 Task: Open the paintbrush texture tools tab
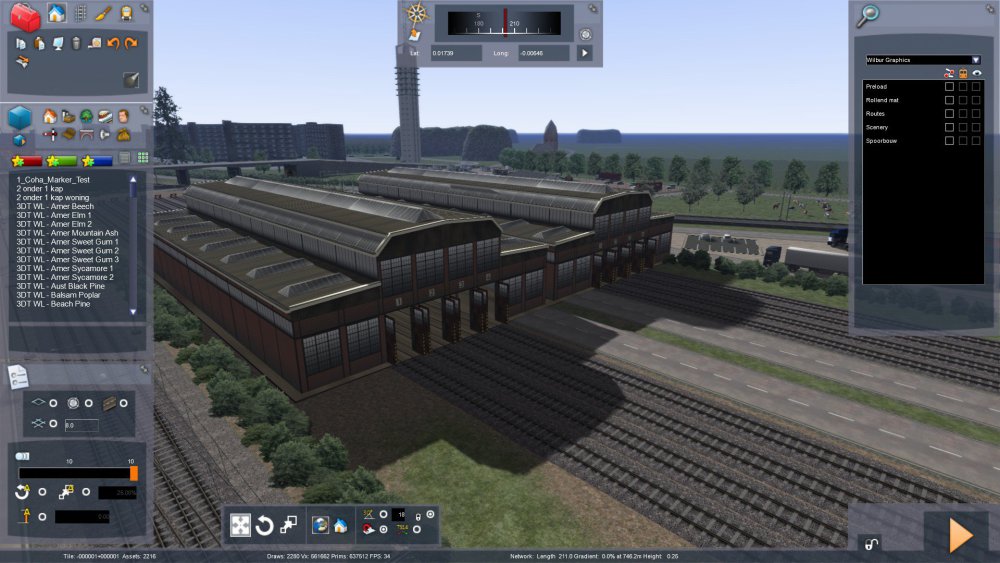[103, 13]
